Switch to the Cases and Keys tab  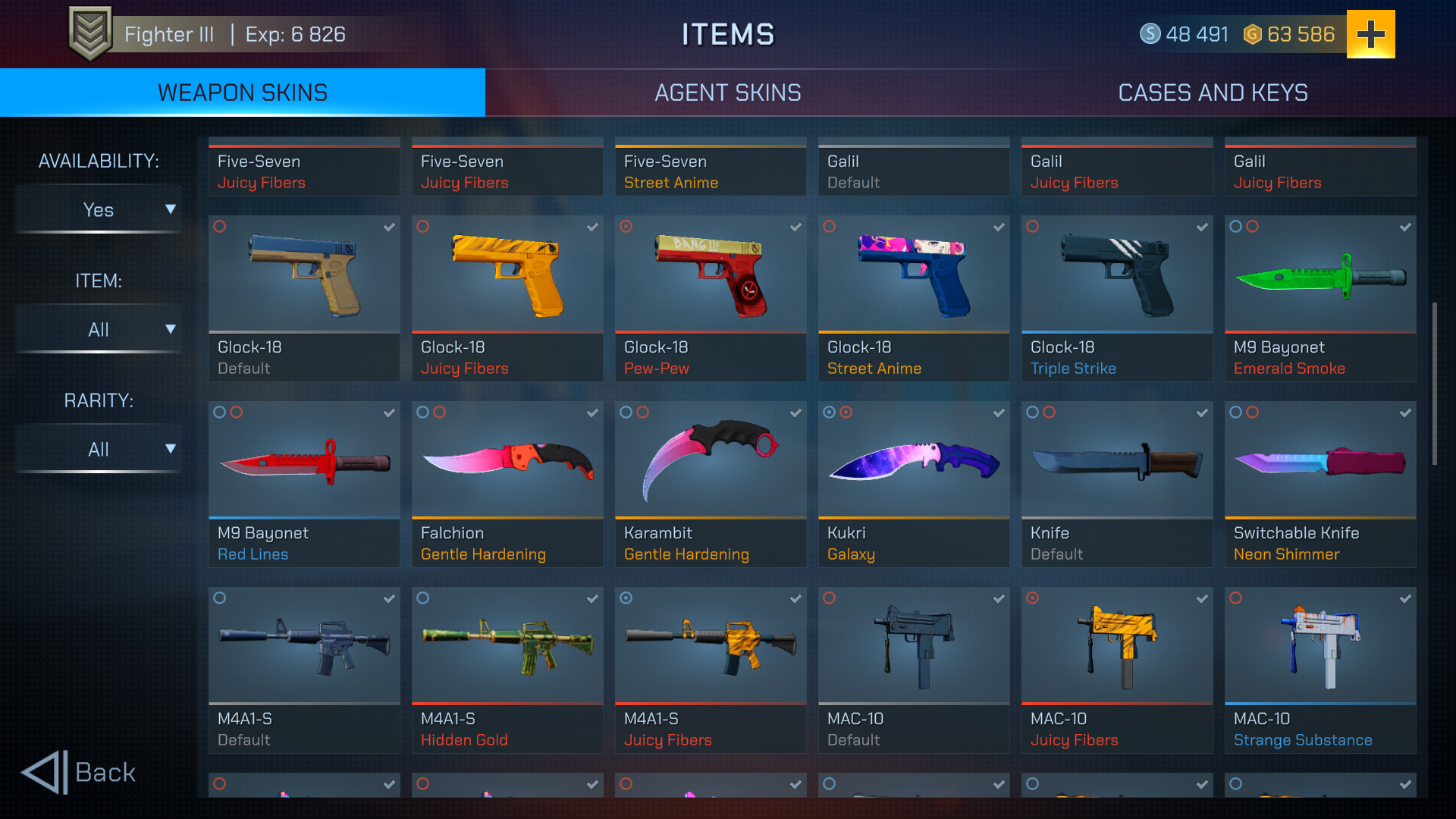tap(1213, 93)
